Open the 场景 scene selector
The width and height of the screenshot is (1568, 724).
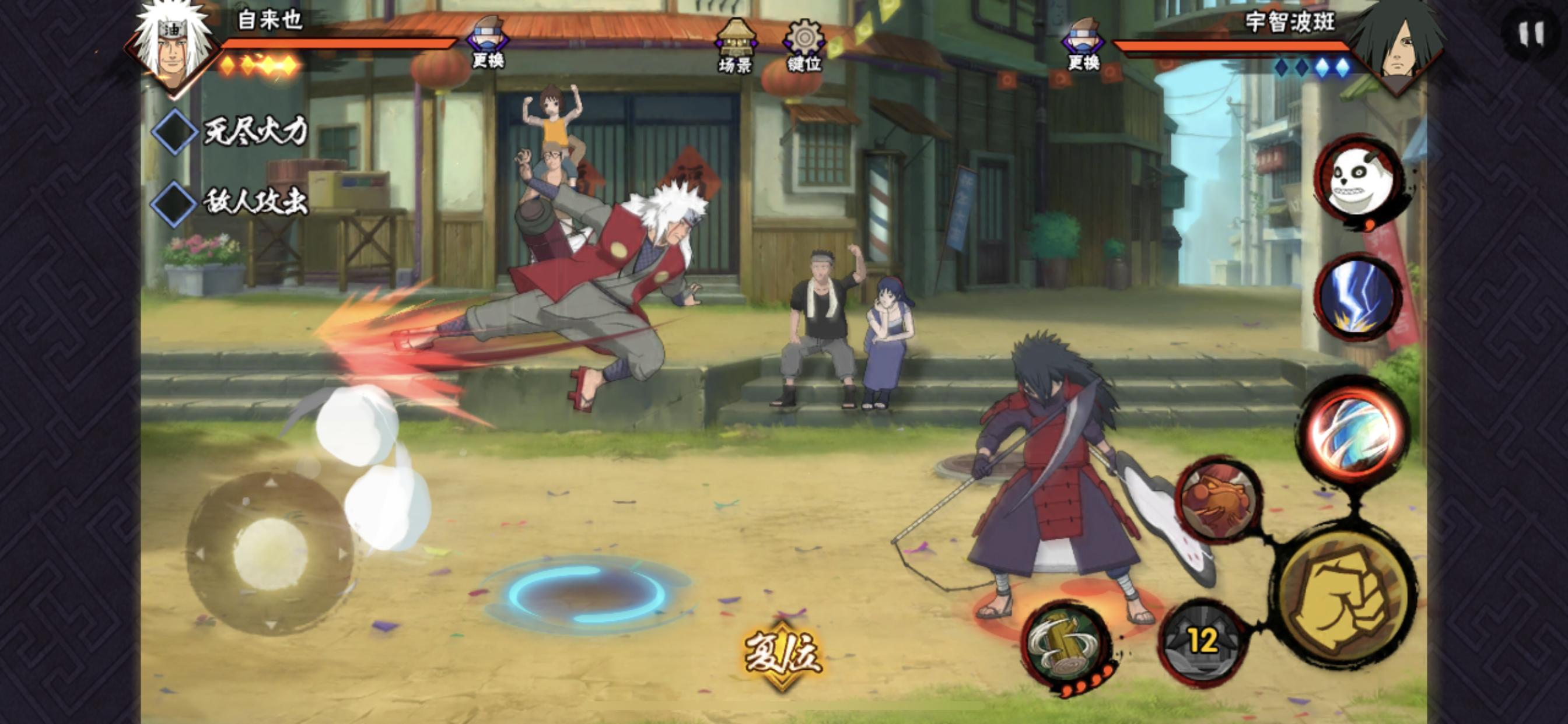(x=734, y=45)
